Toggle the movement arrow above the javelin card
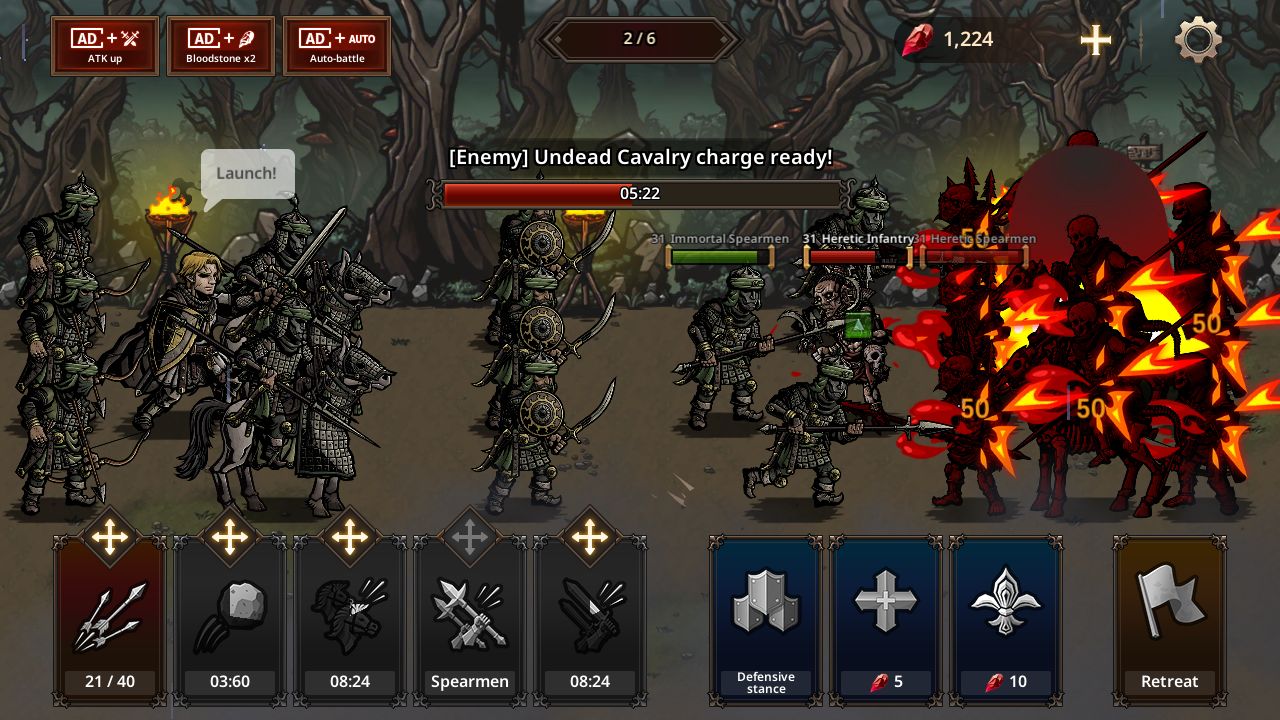Viewport: 1280px width, 720px height. 109,537
